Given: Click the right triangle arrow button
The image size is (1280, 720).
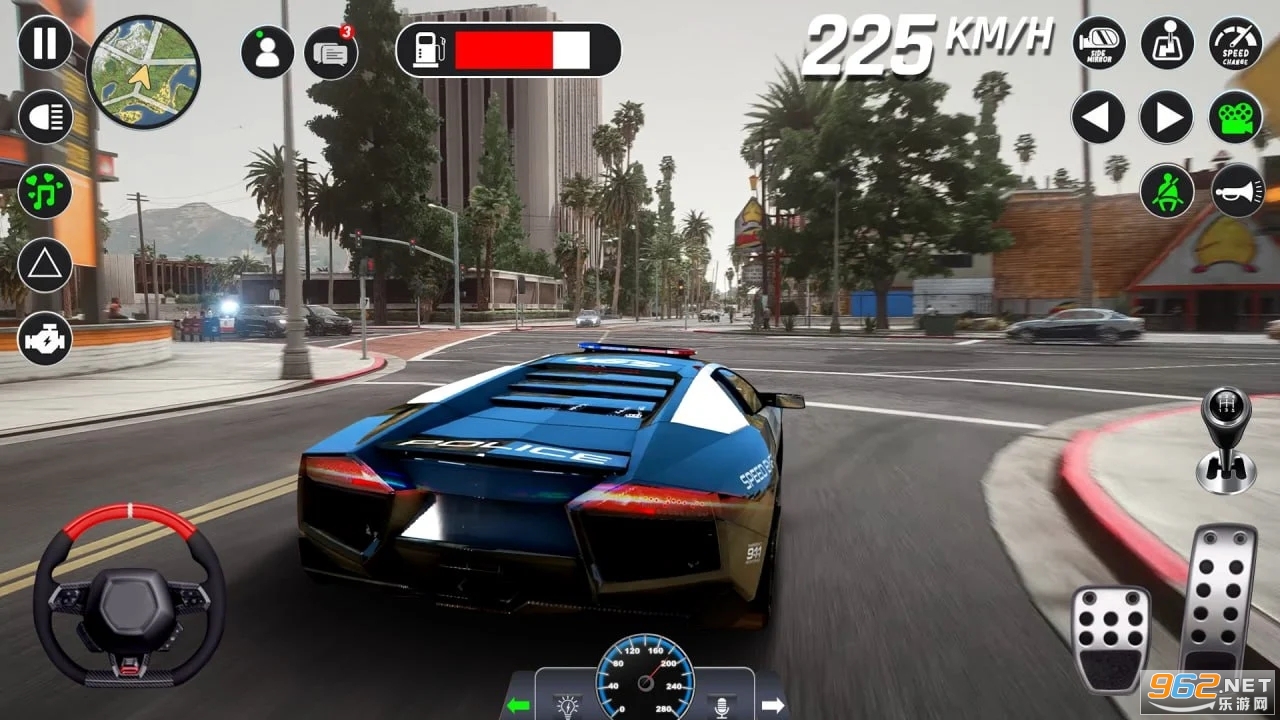Looking at the screenshot, I should coord(1167,117).
